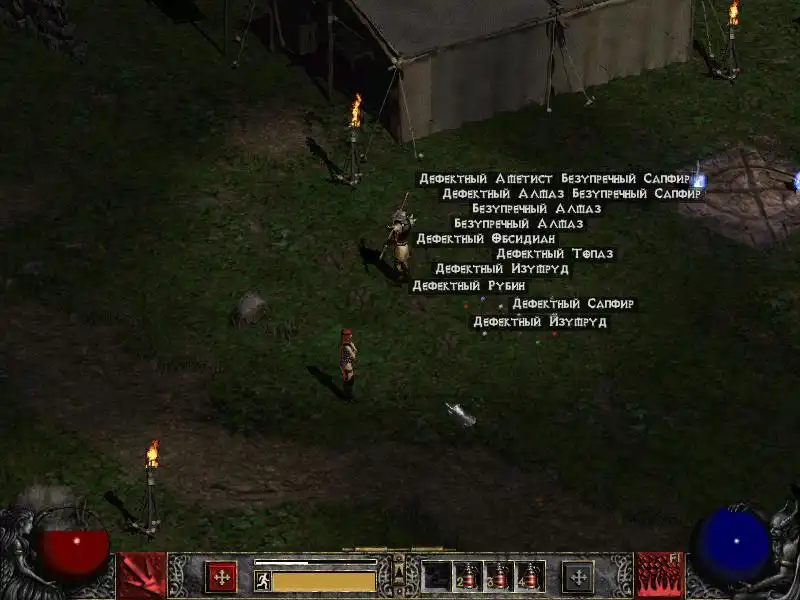The height and width of the screenshot is (600, 800).
Task: Pick up the Дефектный Сапфир label
Action: [573, 304]
